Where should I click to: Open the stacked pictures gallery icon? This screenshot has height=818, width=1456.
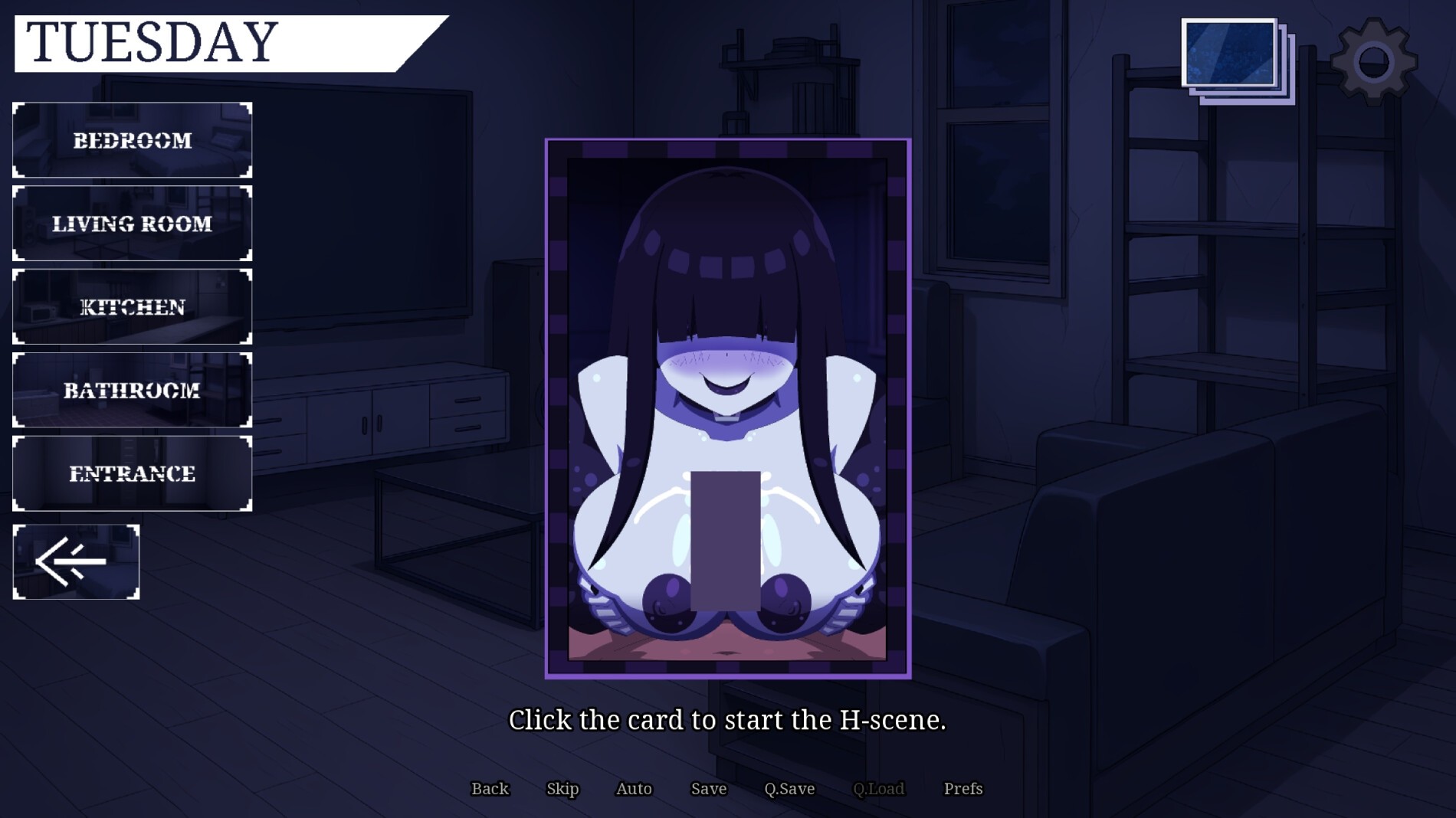click(1237, 60)
